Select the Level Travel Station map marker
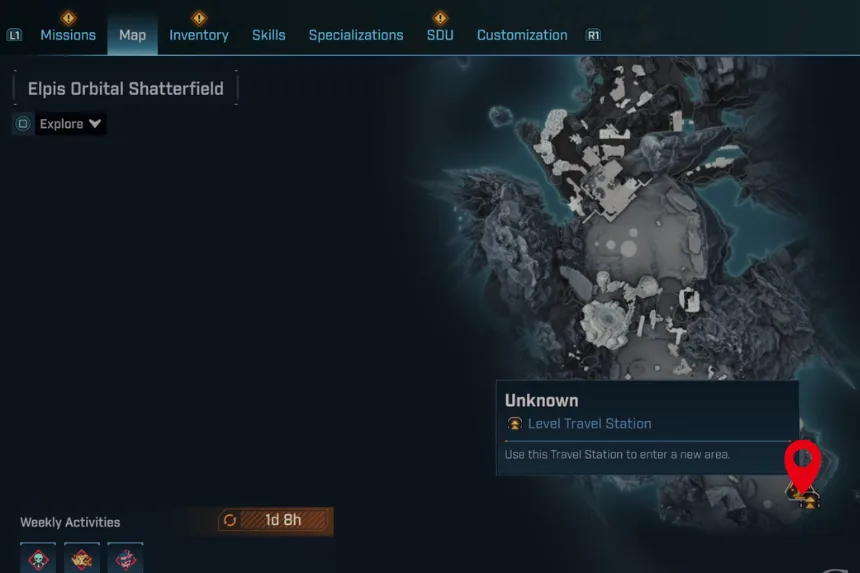 click(808, 497)
